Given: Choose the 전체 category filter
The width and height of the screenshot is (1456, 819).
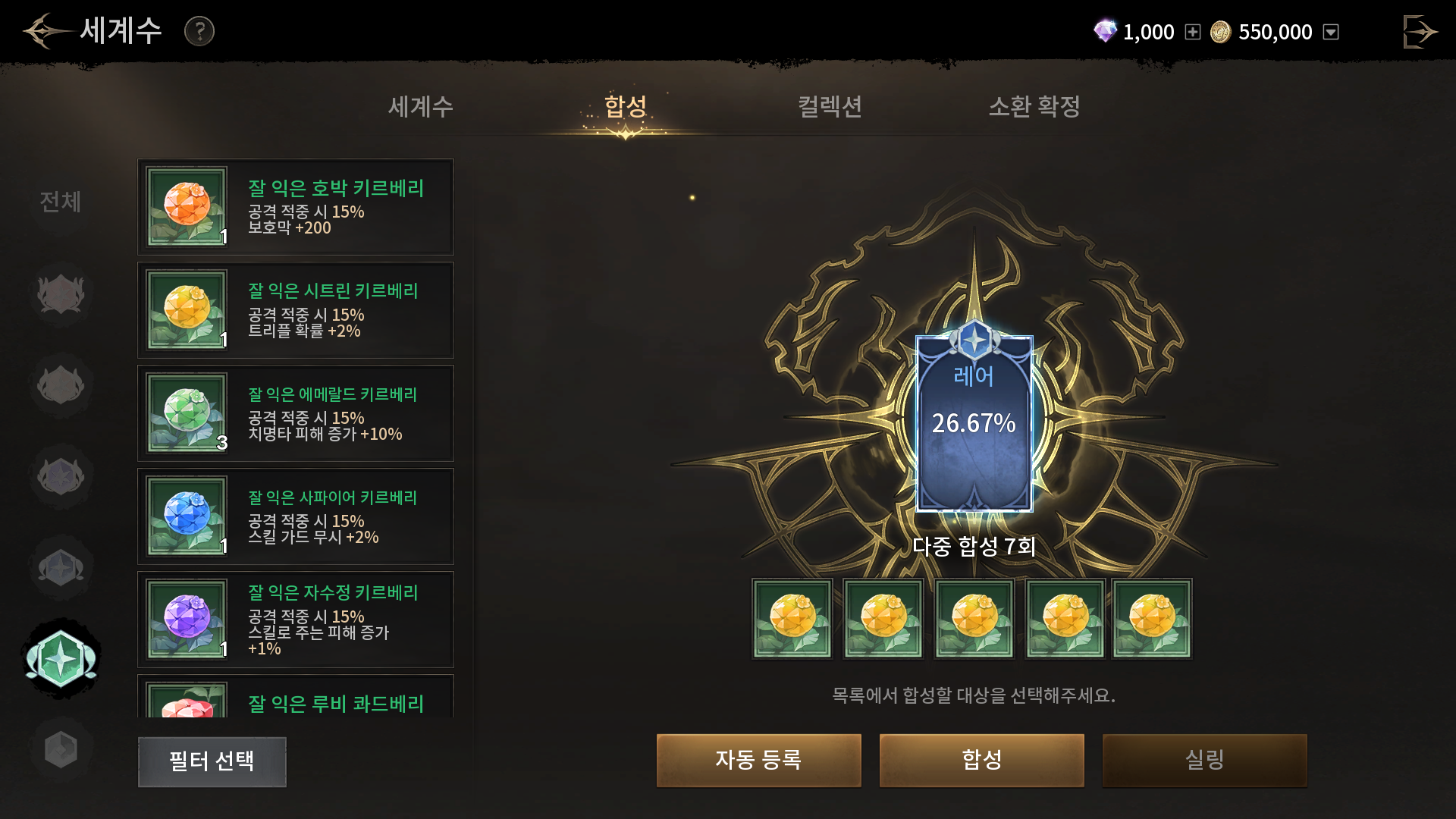Looking at the screenshot, I should pyautogui.click(x=61, y=202).
